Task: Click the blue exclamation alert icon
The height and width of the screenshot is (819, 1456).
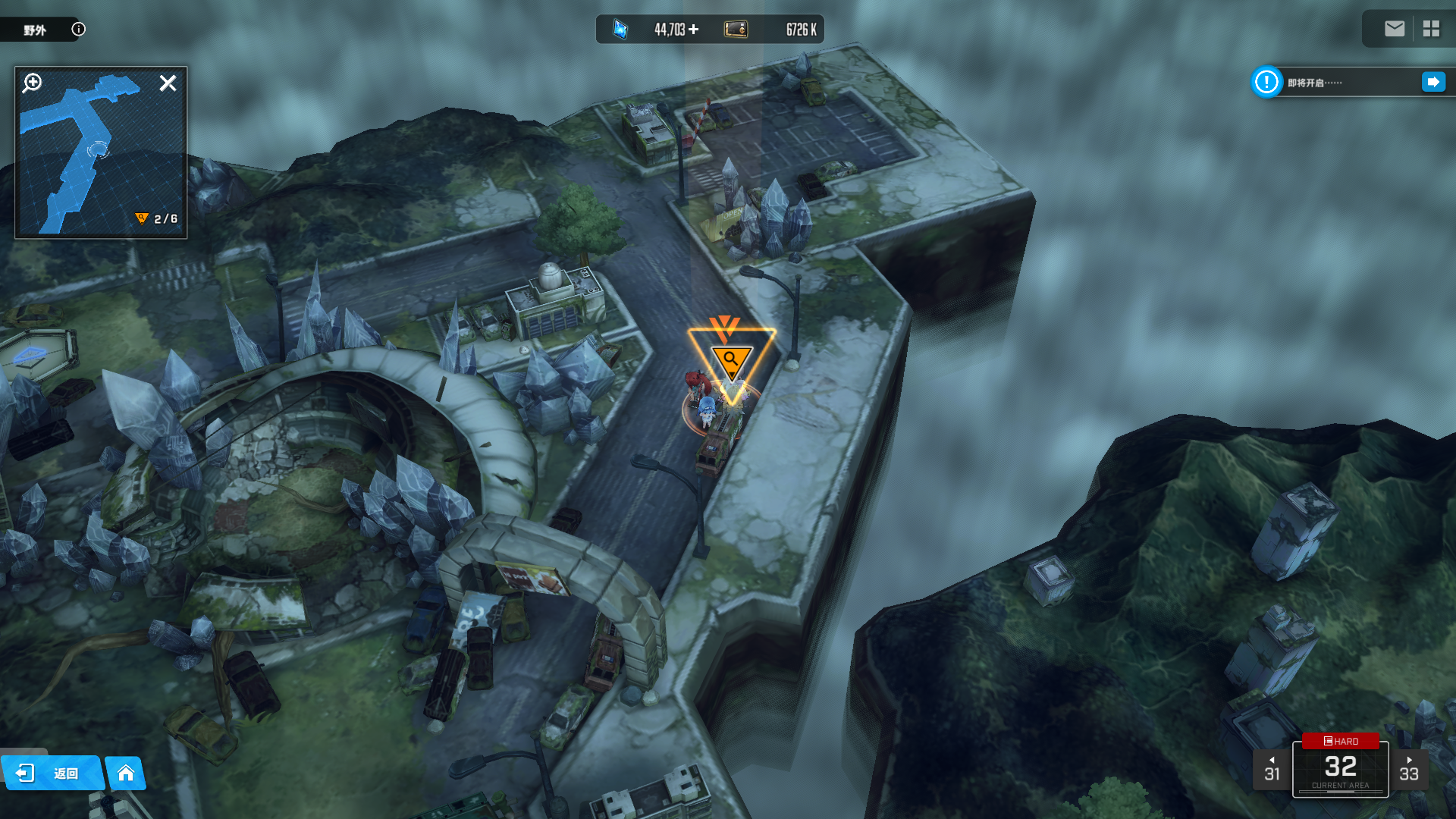Action: (x=1266, y=82)
